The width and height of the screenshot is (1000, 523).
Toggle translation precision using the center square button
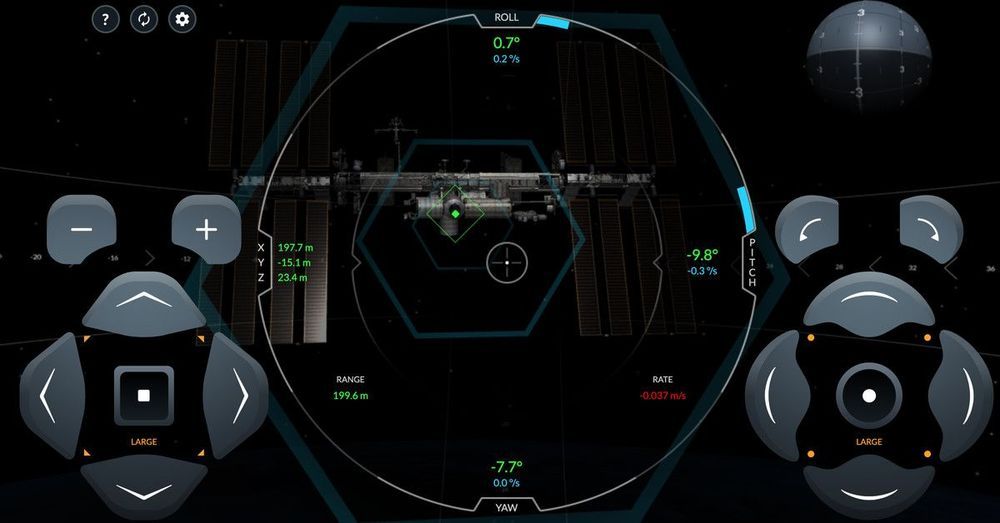click(144, 395)
